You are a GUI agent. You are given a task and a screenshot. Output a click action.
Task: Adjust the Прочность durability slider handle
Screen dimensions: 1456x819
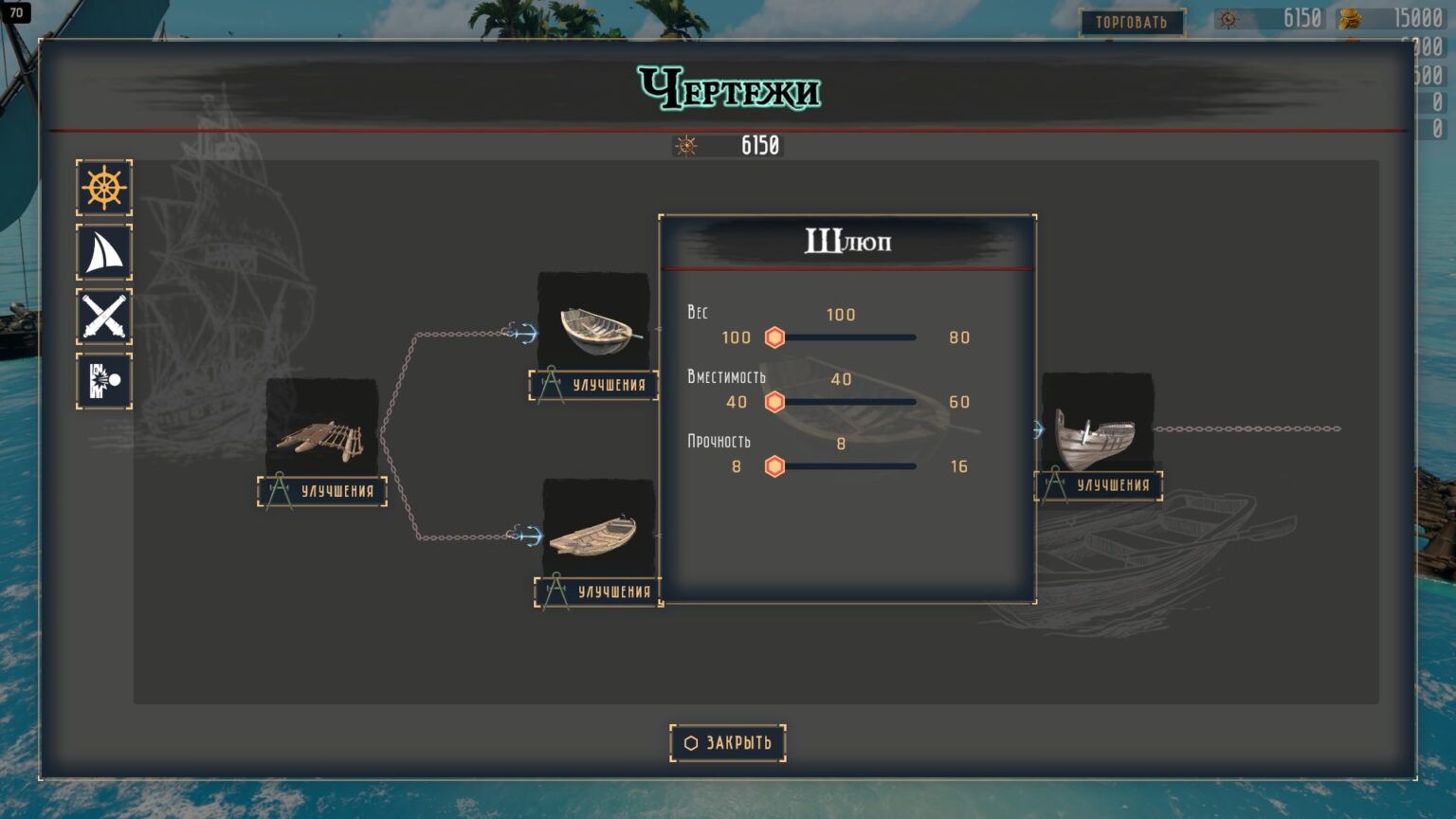pos(774,466)
